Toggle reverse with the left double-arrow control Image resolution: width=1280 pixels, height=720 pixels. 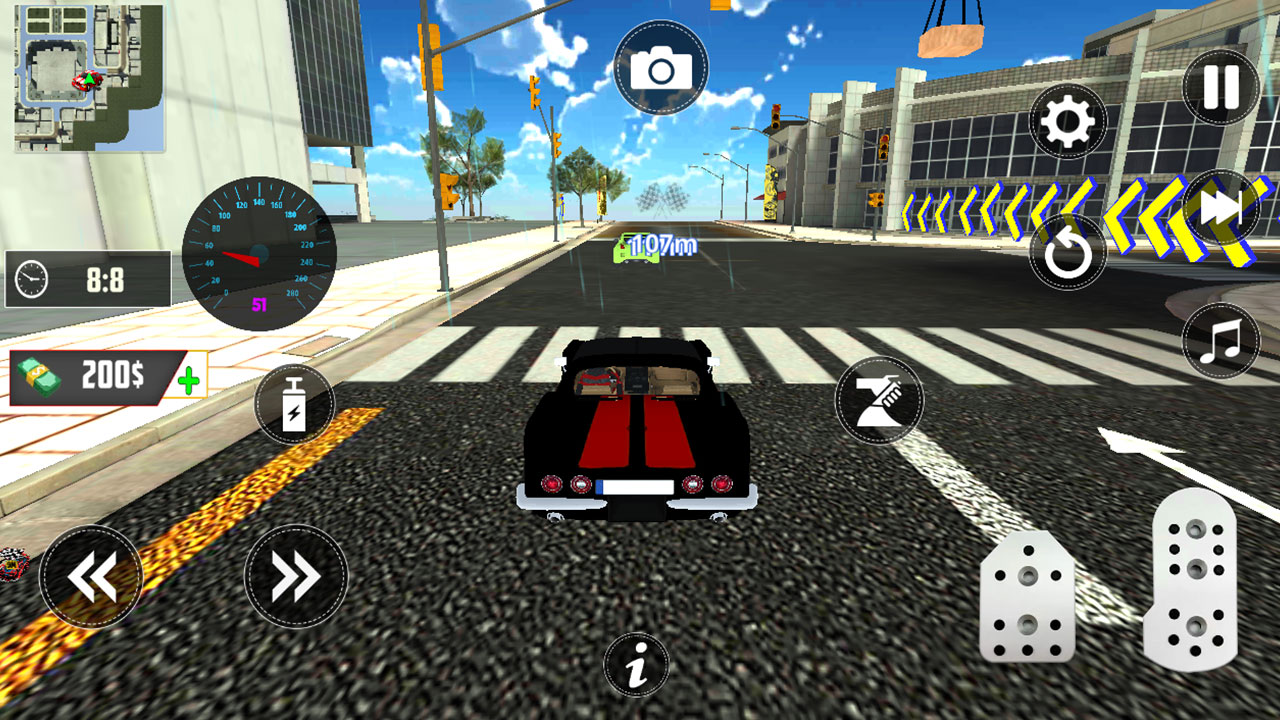click(x=91, y=574)
